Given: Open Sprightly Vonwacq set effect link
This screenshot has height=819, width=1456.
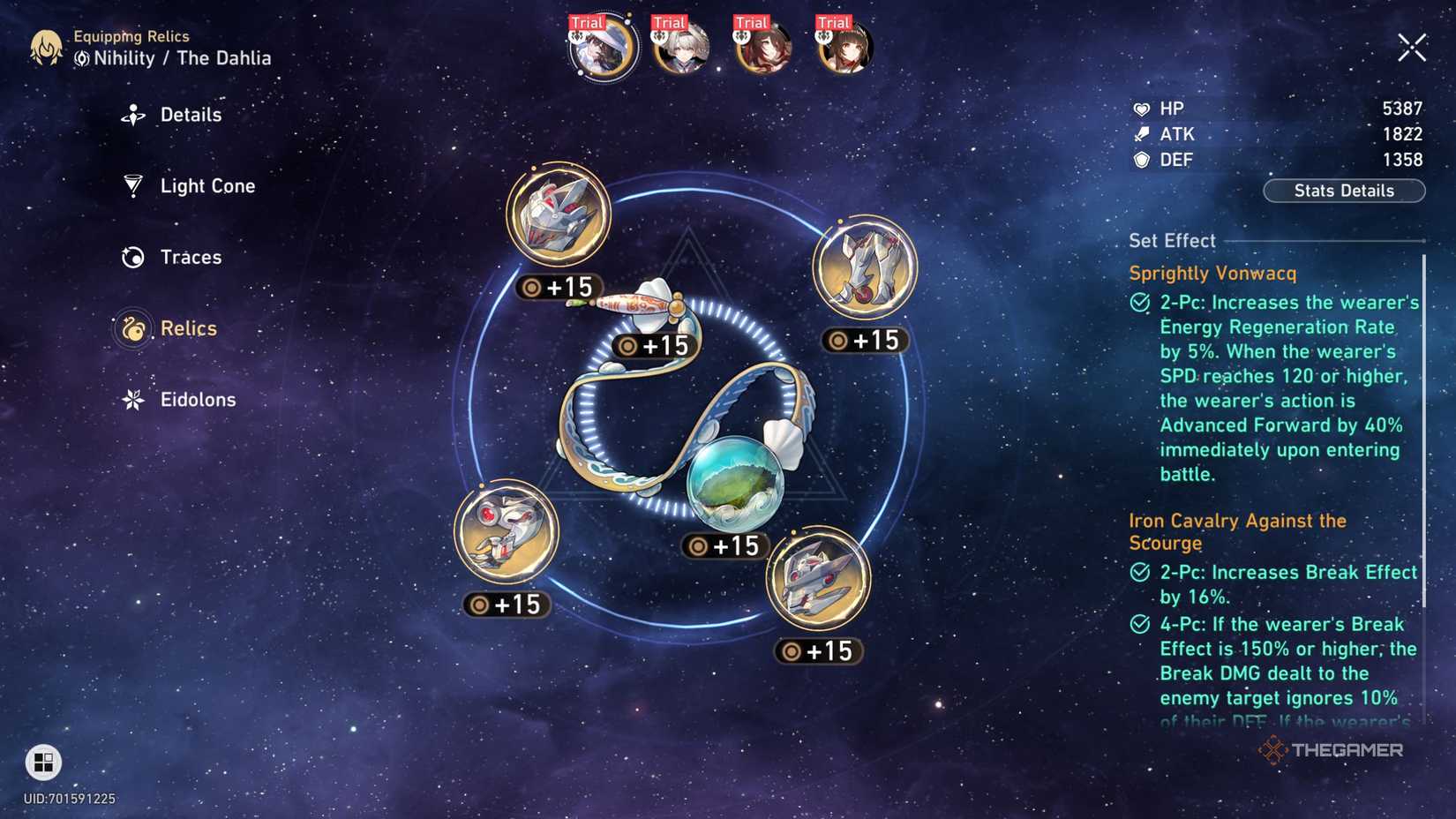Looking at the screenshot, I should tap(1213, 274).
